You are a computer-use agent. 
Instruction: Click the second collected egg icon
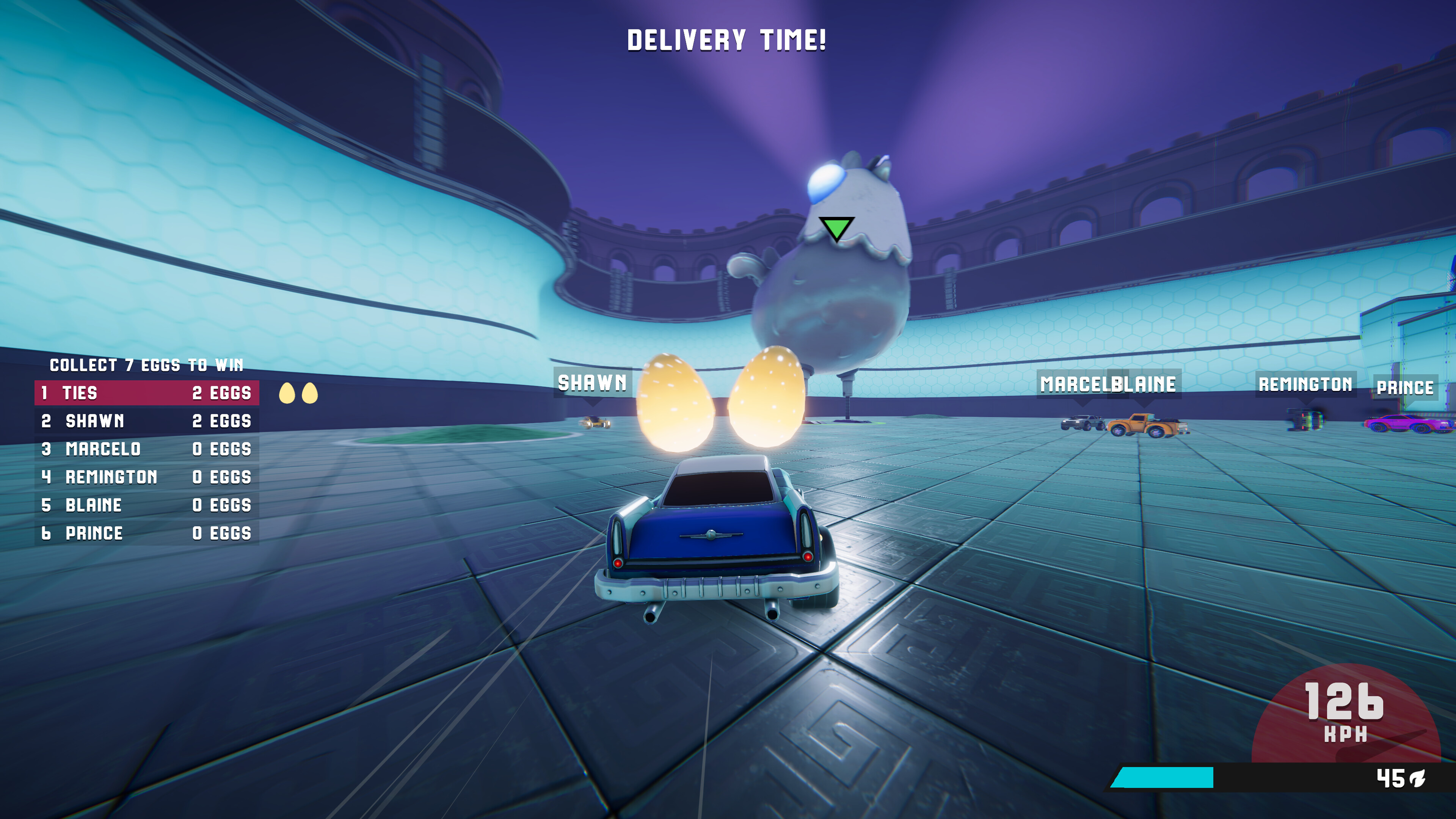tap(310, 394)
